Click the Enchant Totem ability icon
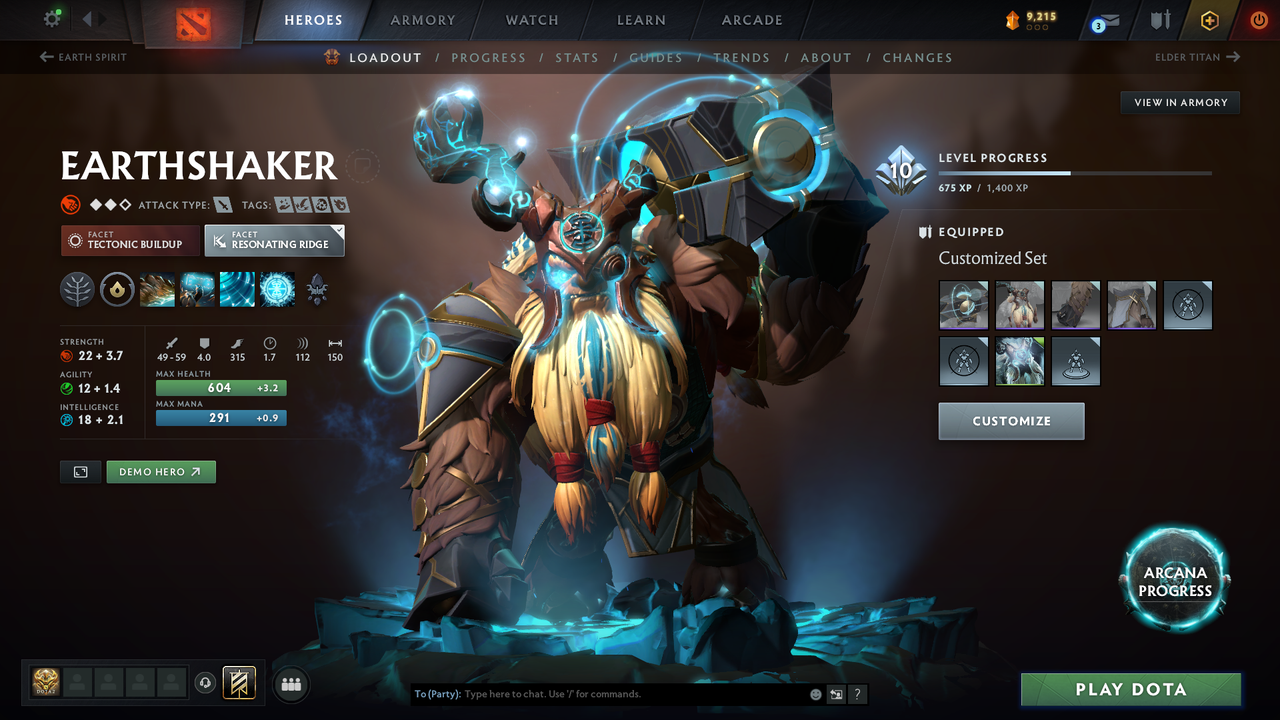Image resolution: width=1280 pixels, height=720 pixels. point(196,290)
